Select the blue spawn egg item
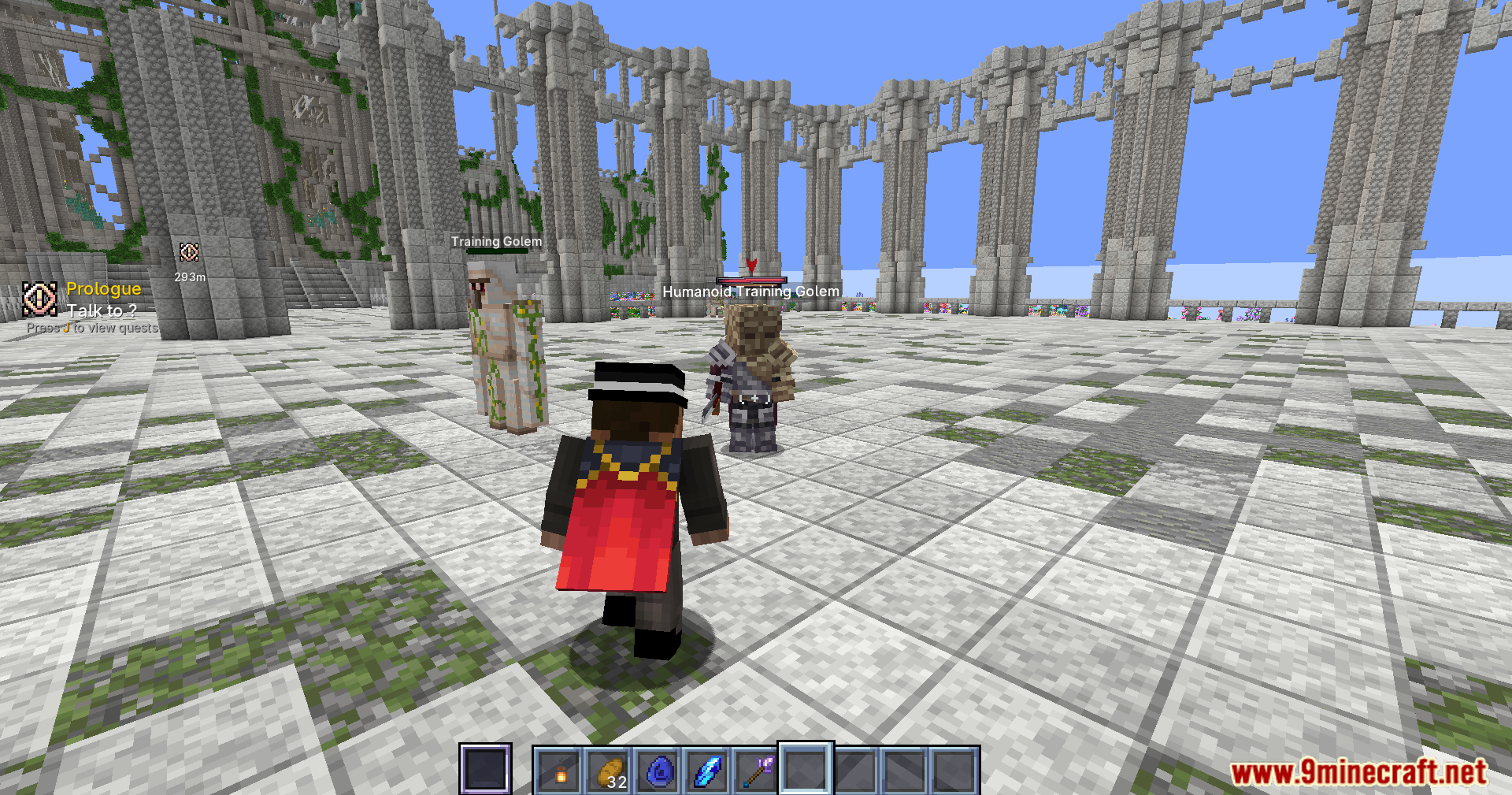The image size is (1512, 795). (x=658, y=768)
